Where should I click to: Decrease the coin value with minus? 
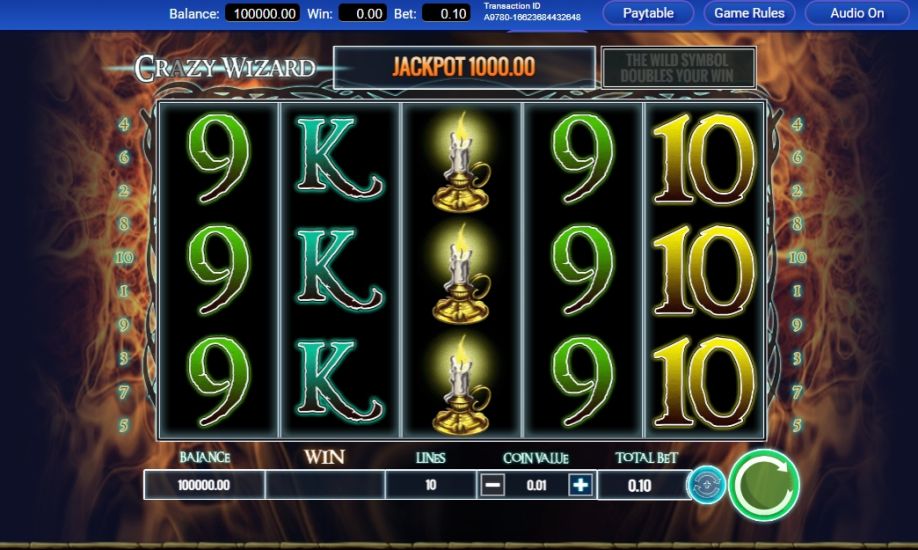(493, 486)
